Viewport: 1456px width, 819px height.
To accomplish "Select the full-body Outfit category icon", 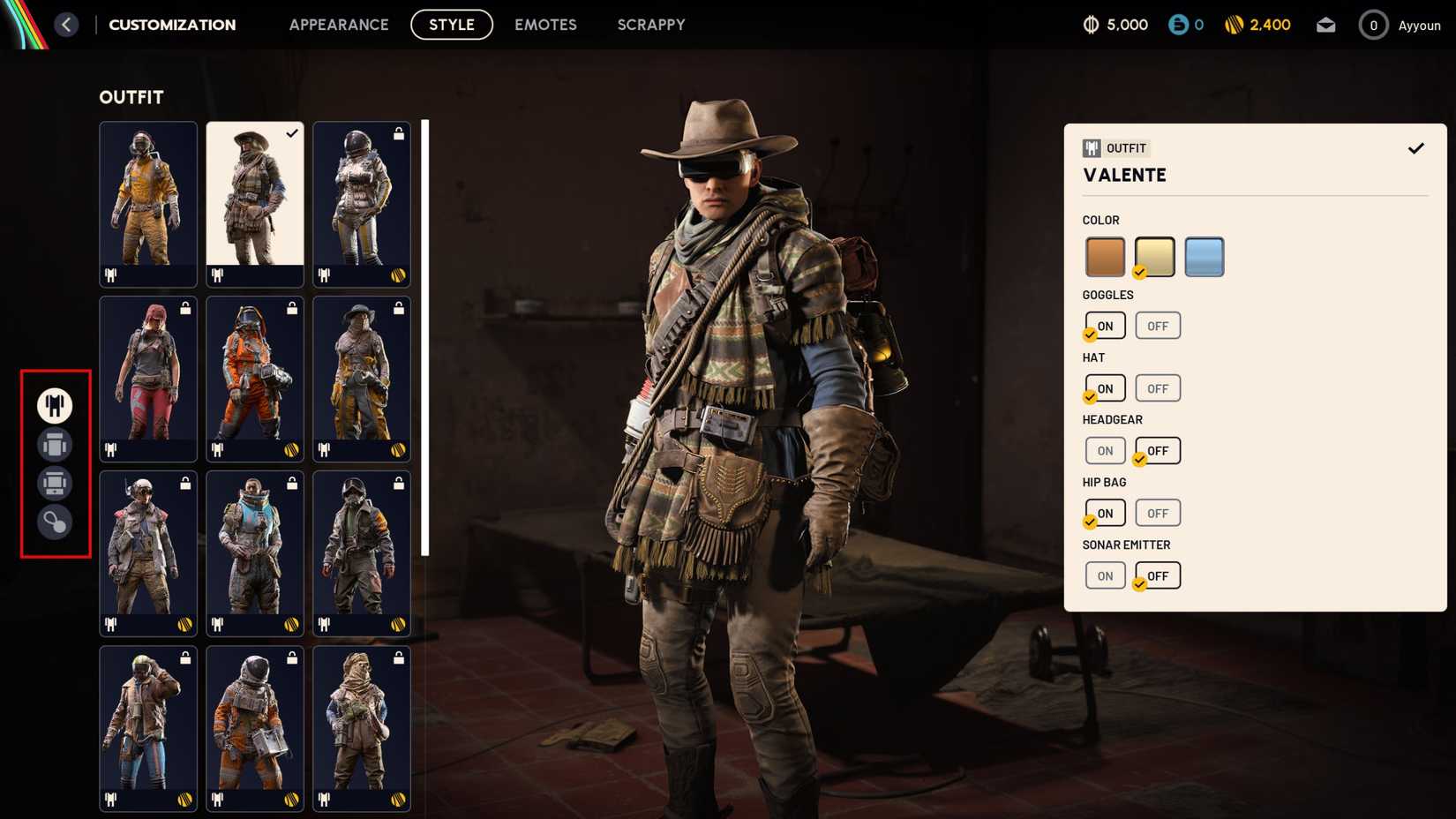I will click(55, 405).
